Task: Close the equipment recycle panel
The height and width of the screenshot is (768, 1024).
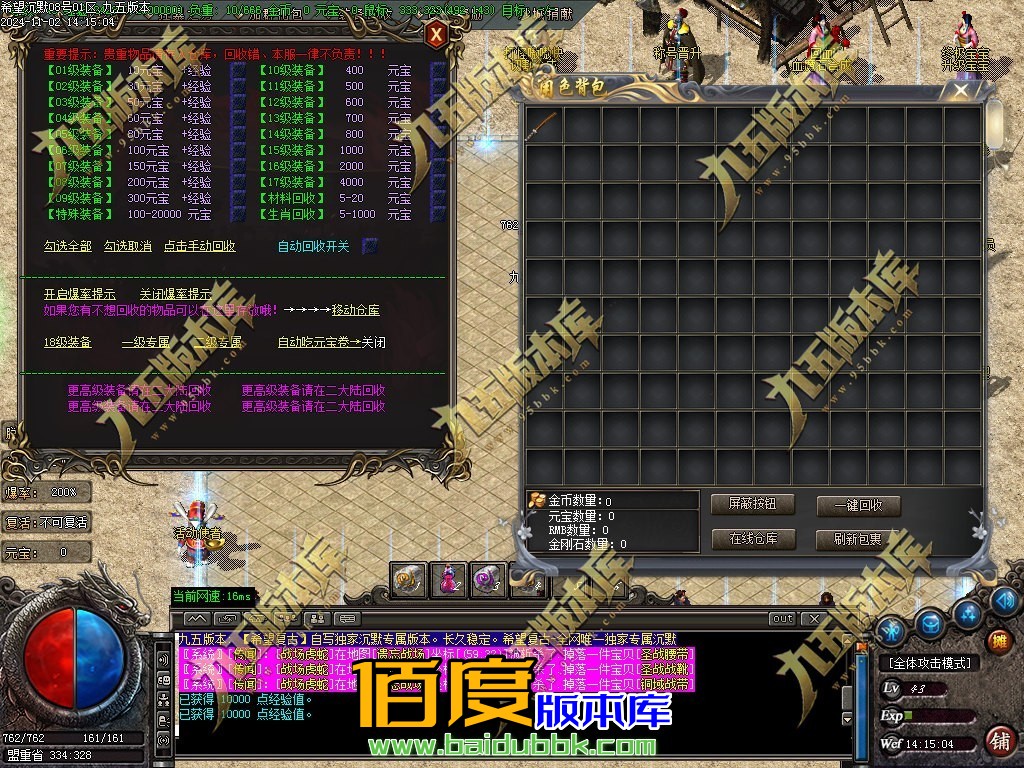Action: pyautogui.click(x=436, y=36)
